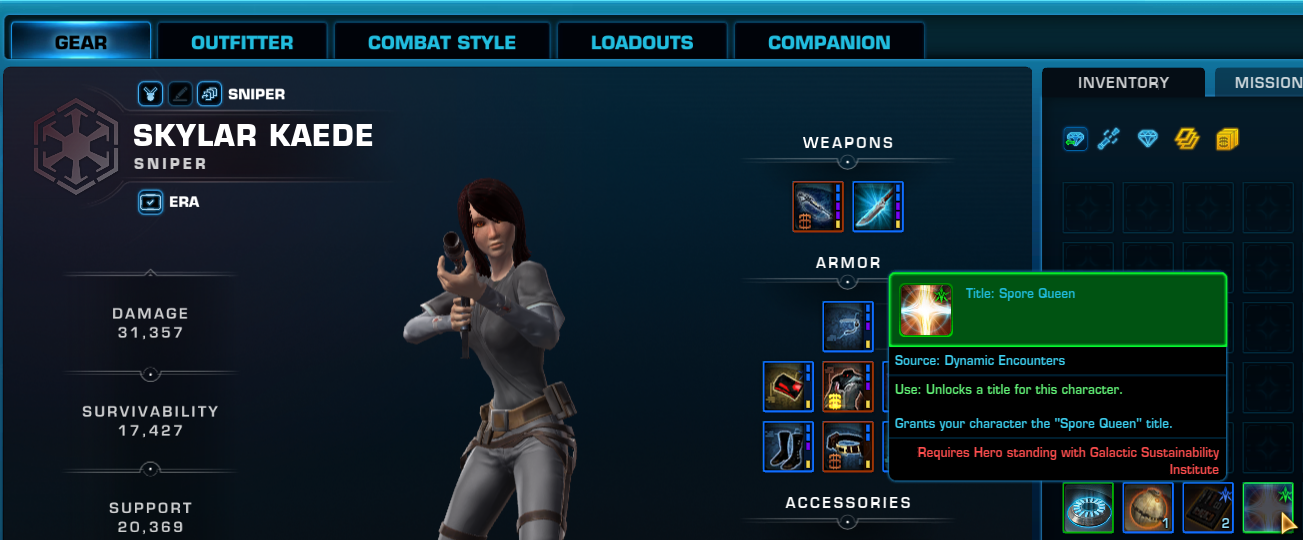Screen dimensions: 1303x540
Task: Select the equipped knife offhand slot
Action: [878, 207]
